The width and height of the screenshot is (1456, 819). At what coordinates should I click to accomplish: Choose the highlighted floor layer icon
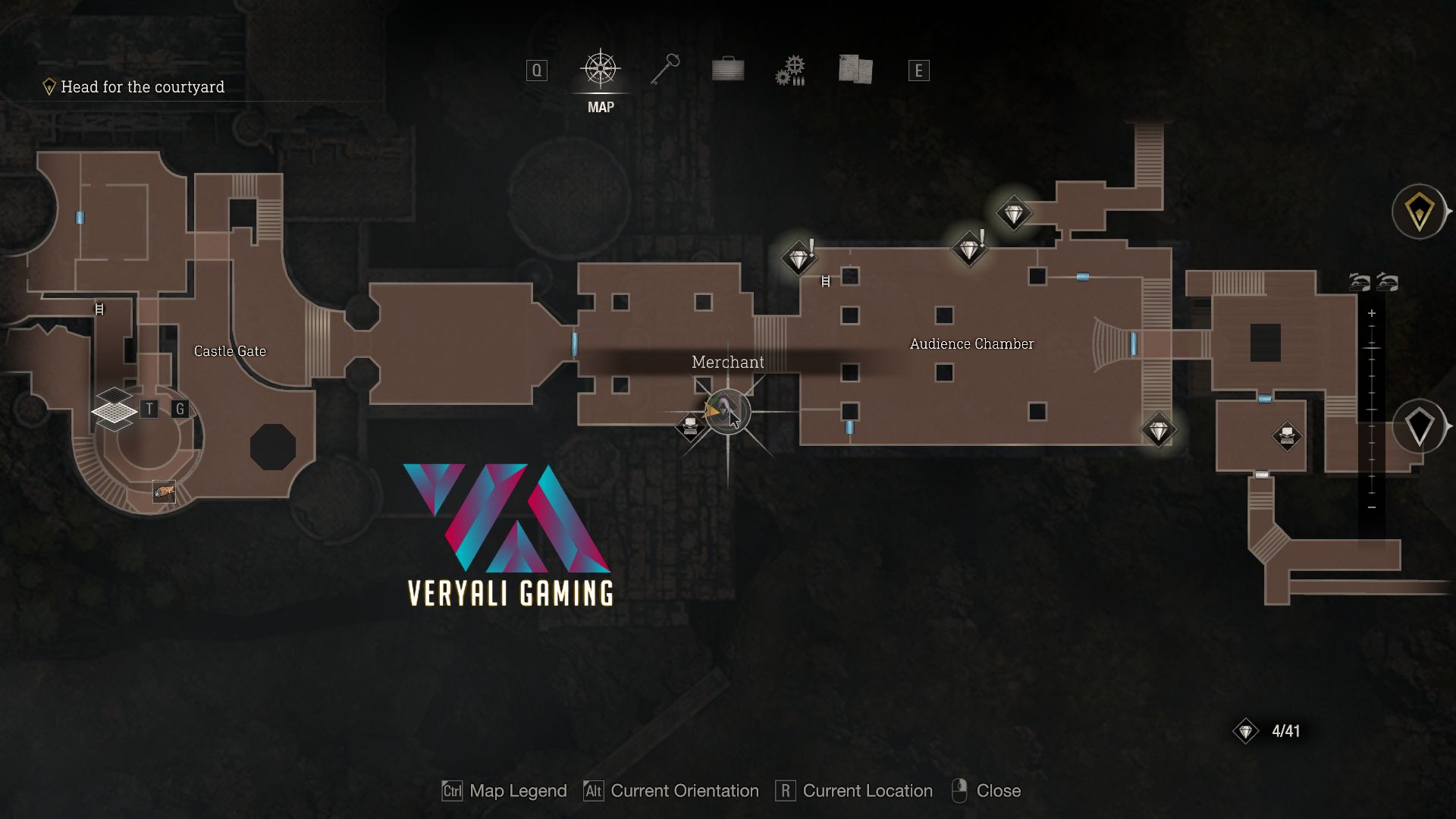pyautogui.click(x=114, y=412)
